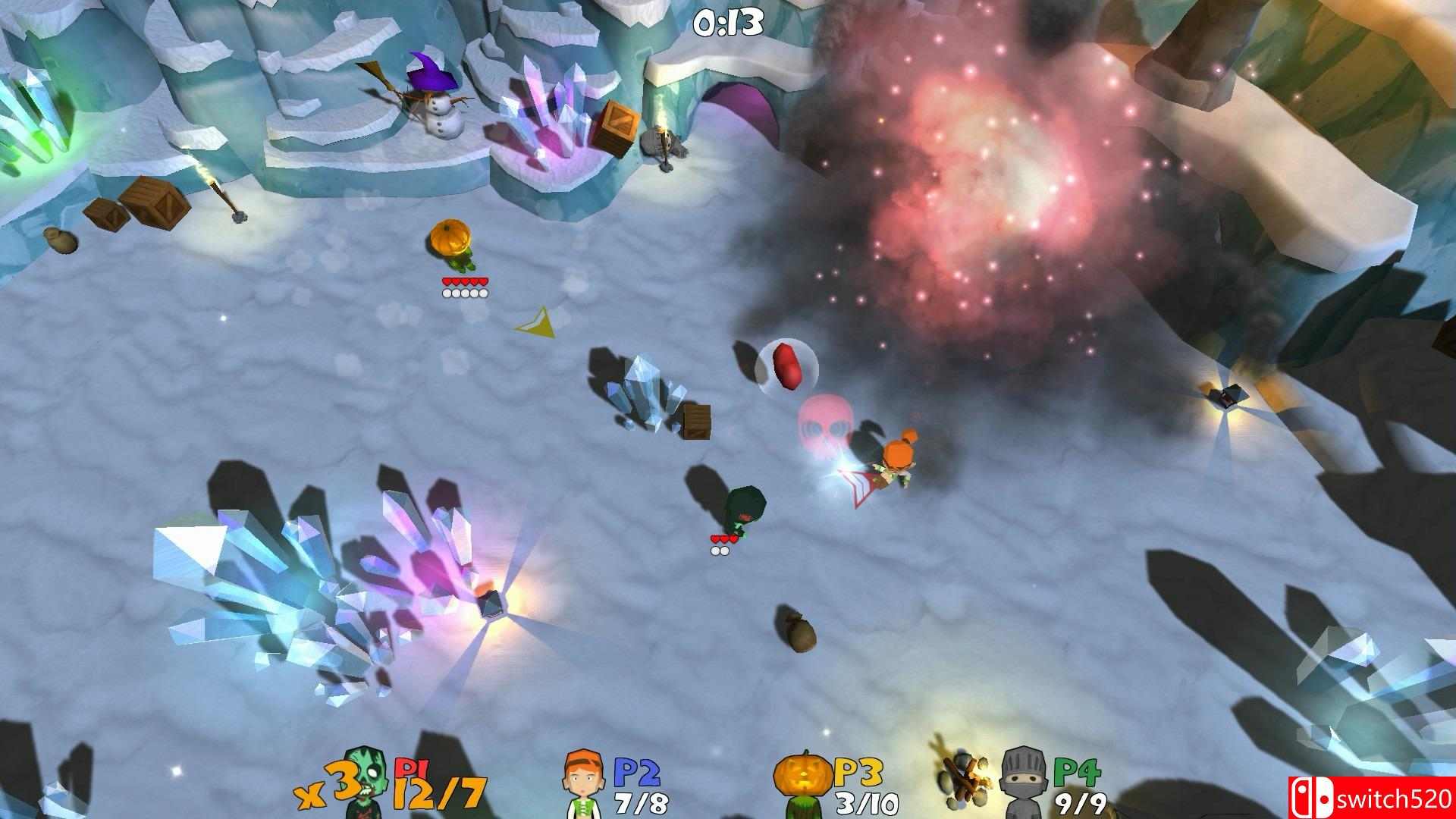The width and height of the screenshot is (1456, 819).
Task: Expand P1's score display reading 12/7
Action: click(437, 794)
